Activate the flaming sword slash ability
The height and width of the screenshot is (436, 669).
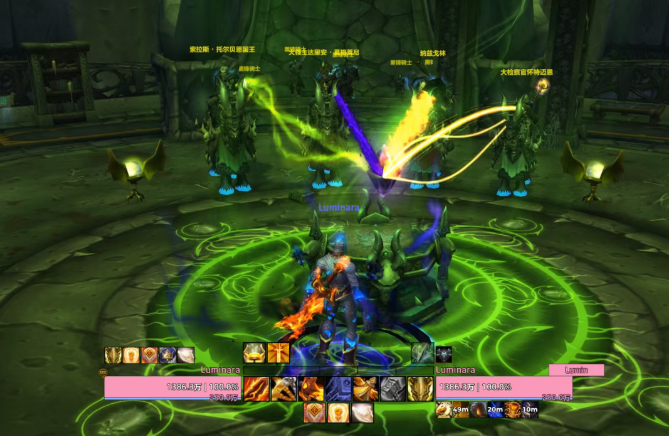(256, 389)
